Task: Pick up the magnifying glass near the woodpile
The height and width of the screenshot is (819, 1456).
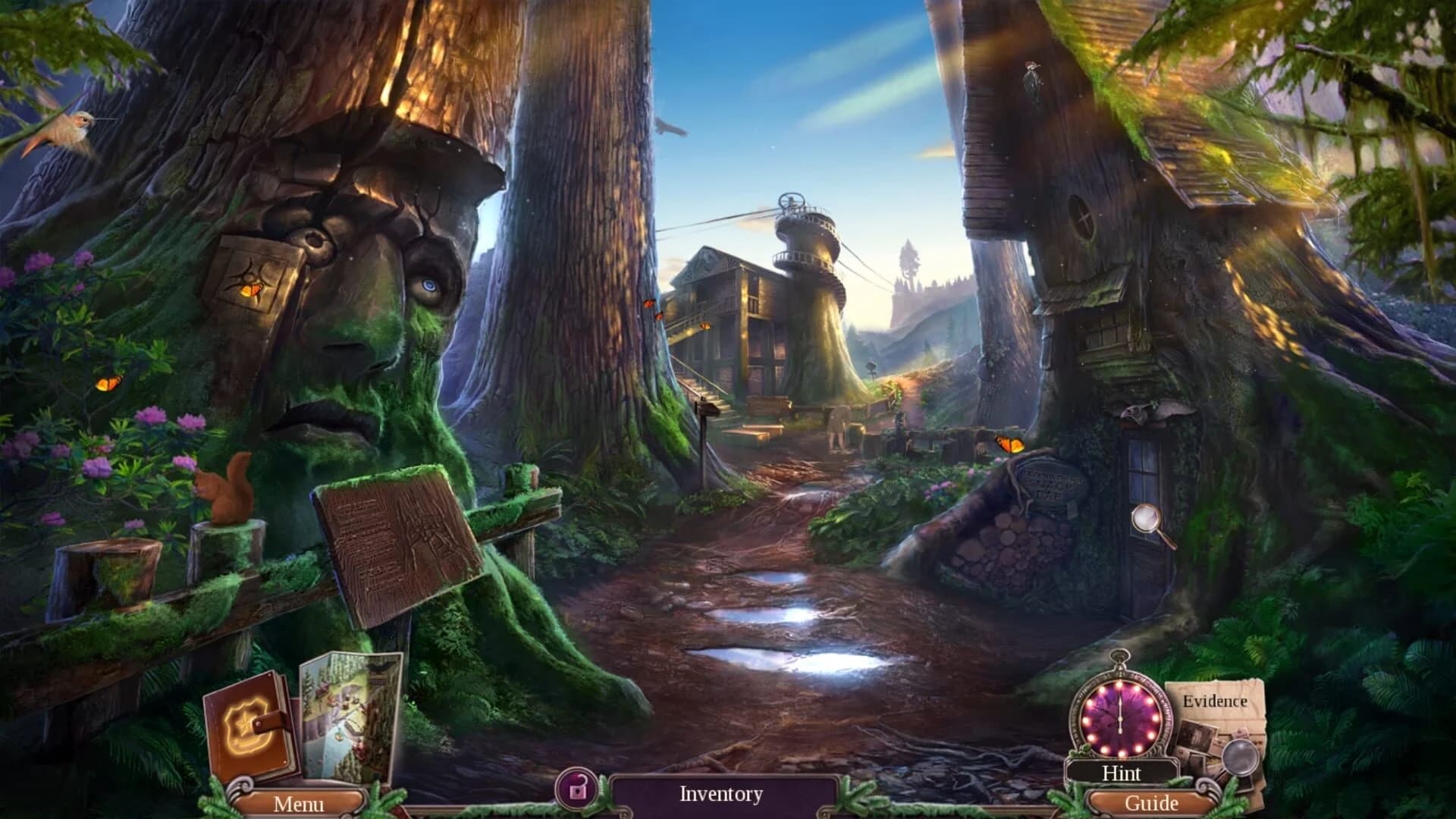Action: click(x=1145, y=518)
